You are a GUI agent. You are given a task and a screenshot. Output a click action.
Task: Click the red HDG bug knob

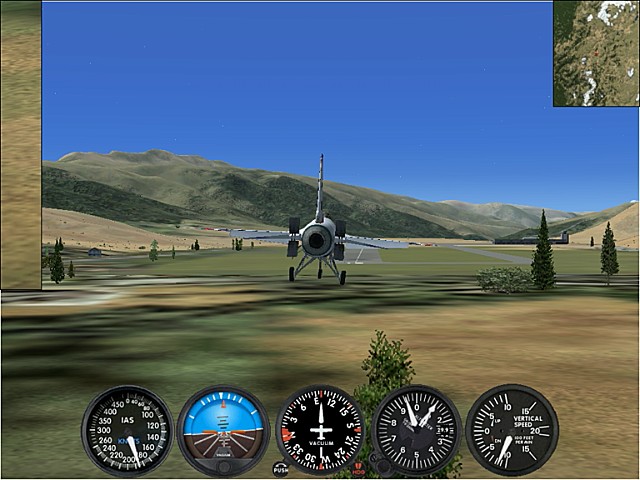(x=358, y=468)
